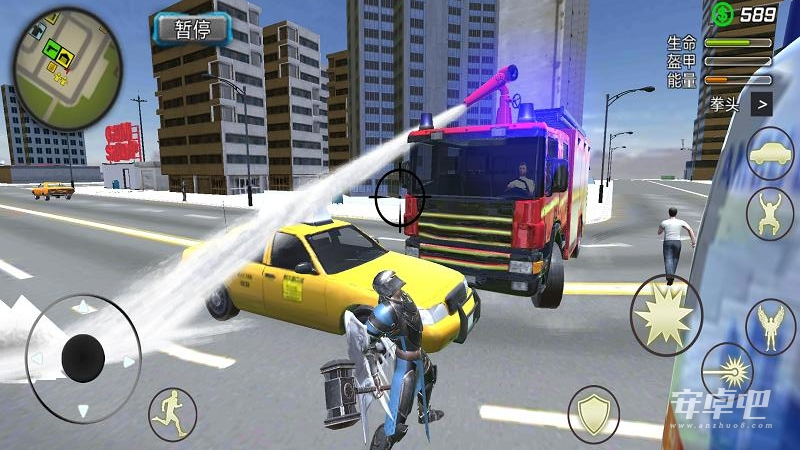Switch weapon with the arrow beside 拳头
This screenshot has width=800, height=450.
coord(762,102)
